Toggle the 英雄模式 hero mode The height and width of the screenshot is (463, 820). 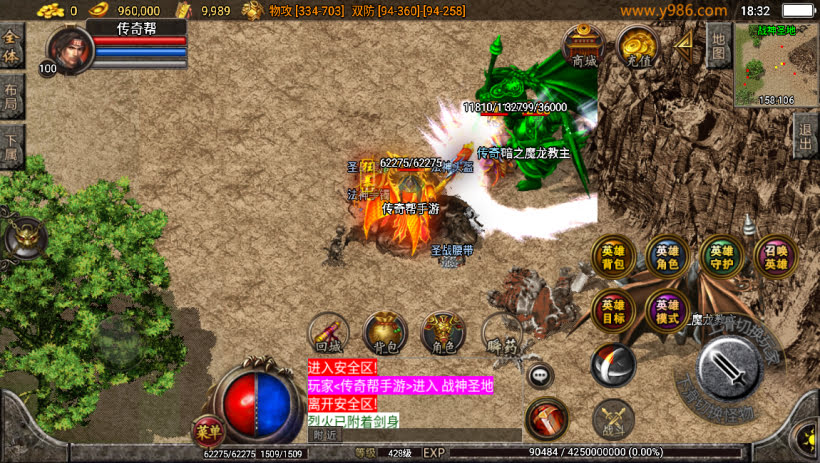click(666, 310)
